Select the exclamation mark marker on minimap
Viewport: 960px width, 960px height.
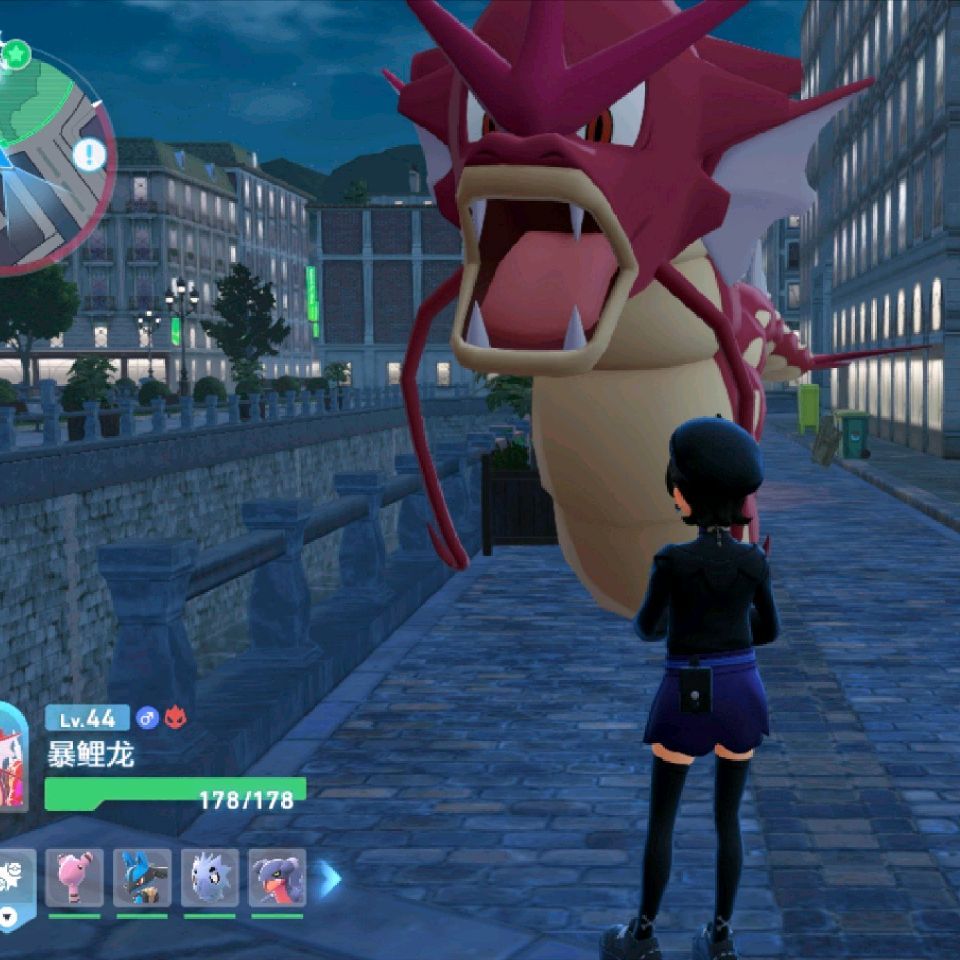(90, 154)
